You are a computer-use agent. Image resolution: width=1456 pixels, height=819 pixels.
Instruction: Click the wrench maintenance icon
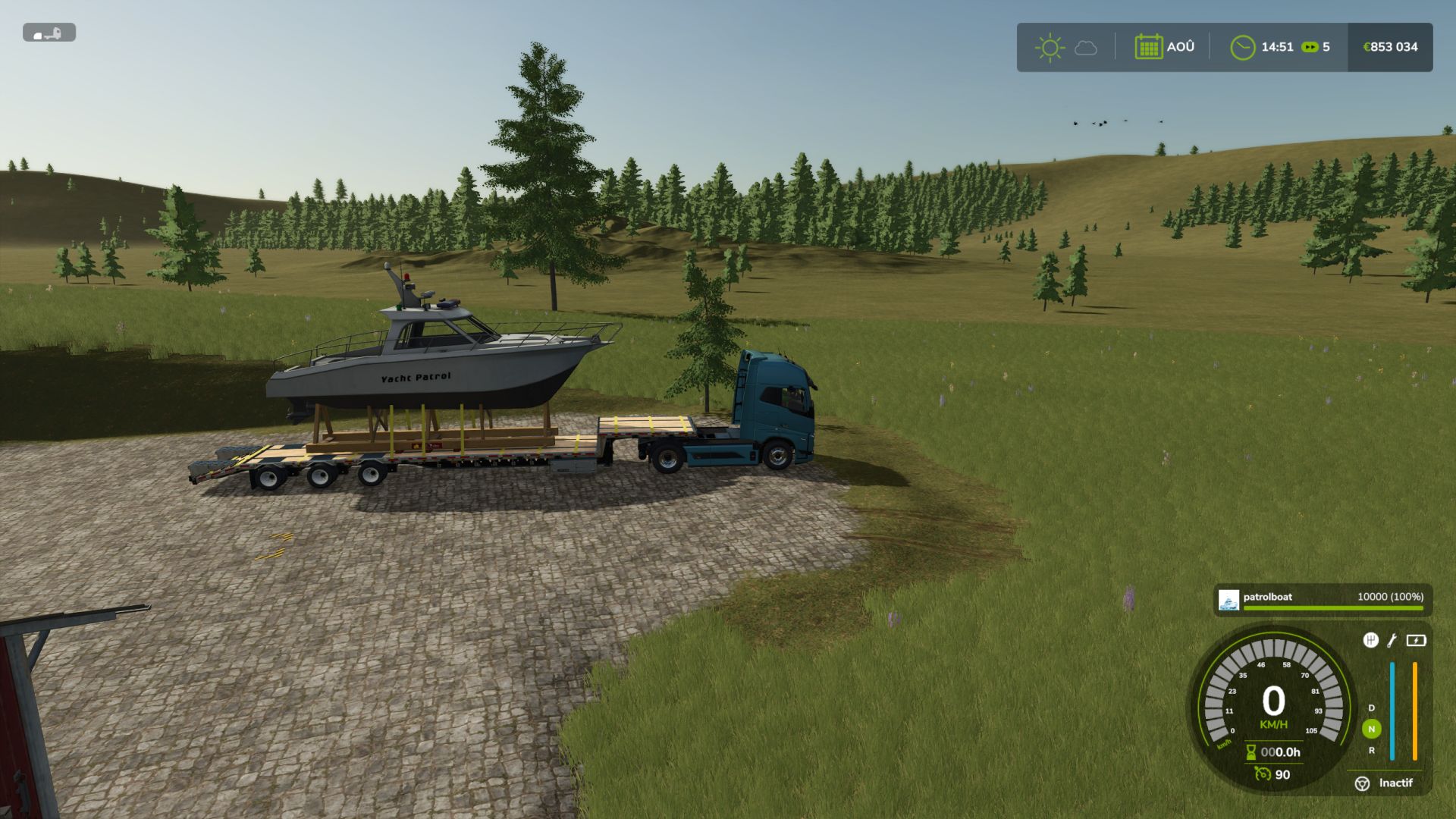point(1392,641)
